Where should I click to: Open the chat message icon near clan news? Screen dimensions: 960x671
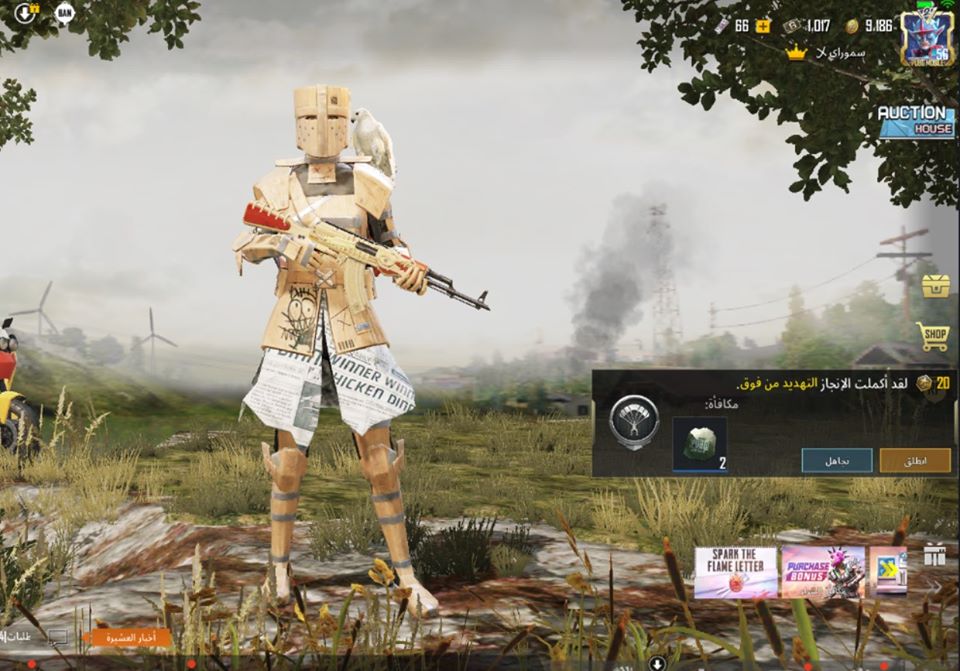[58, 637]
